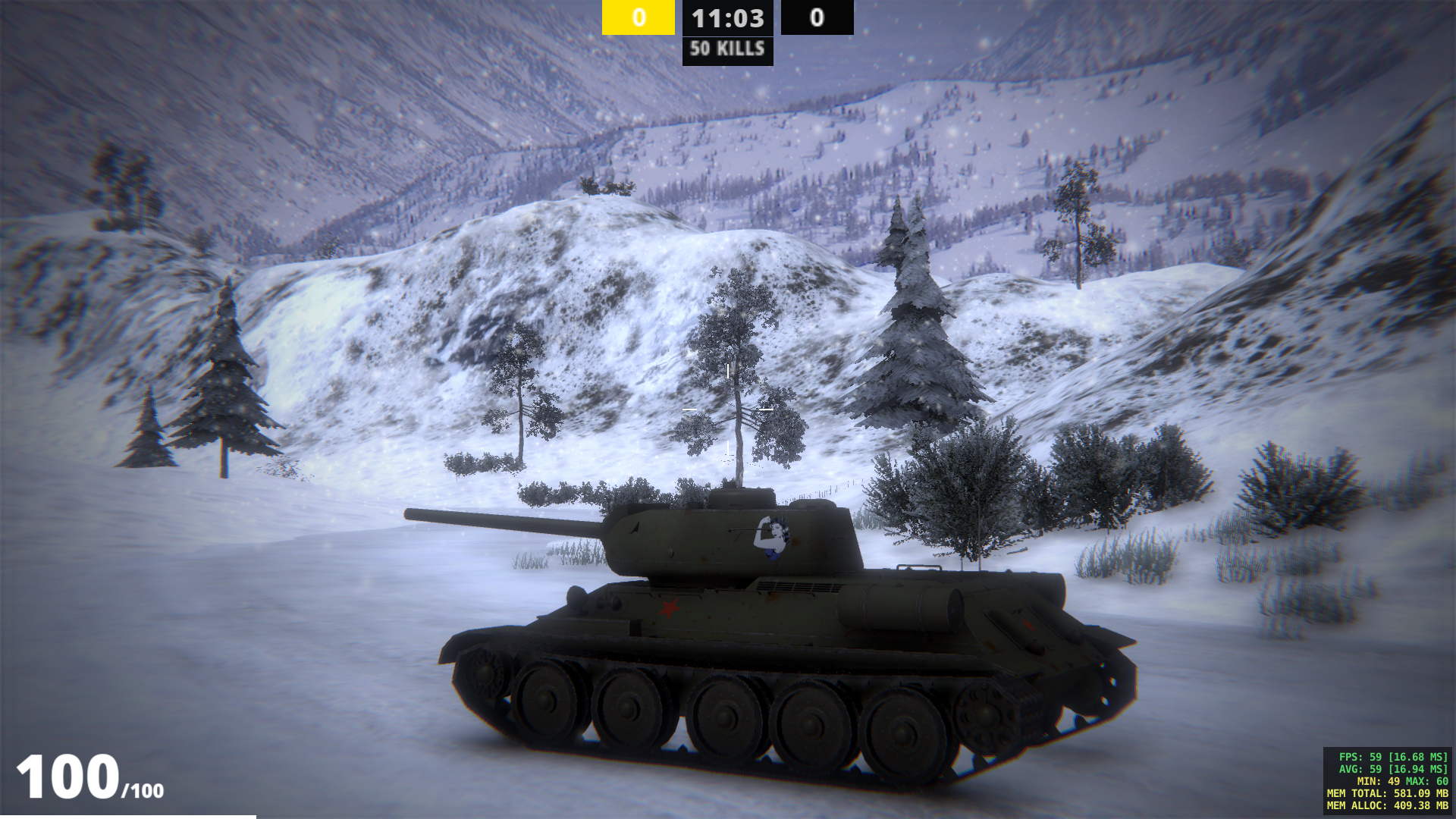Click the crosshair aiming reticle
The height and width of the screenshot is (819, 1456).
pos(727,409)
